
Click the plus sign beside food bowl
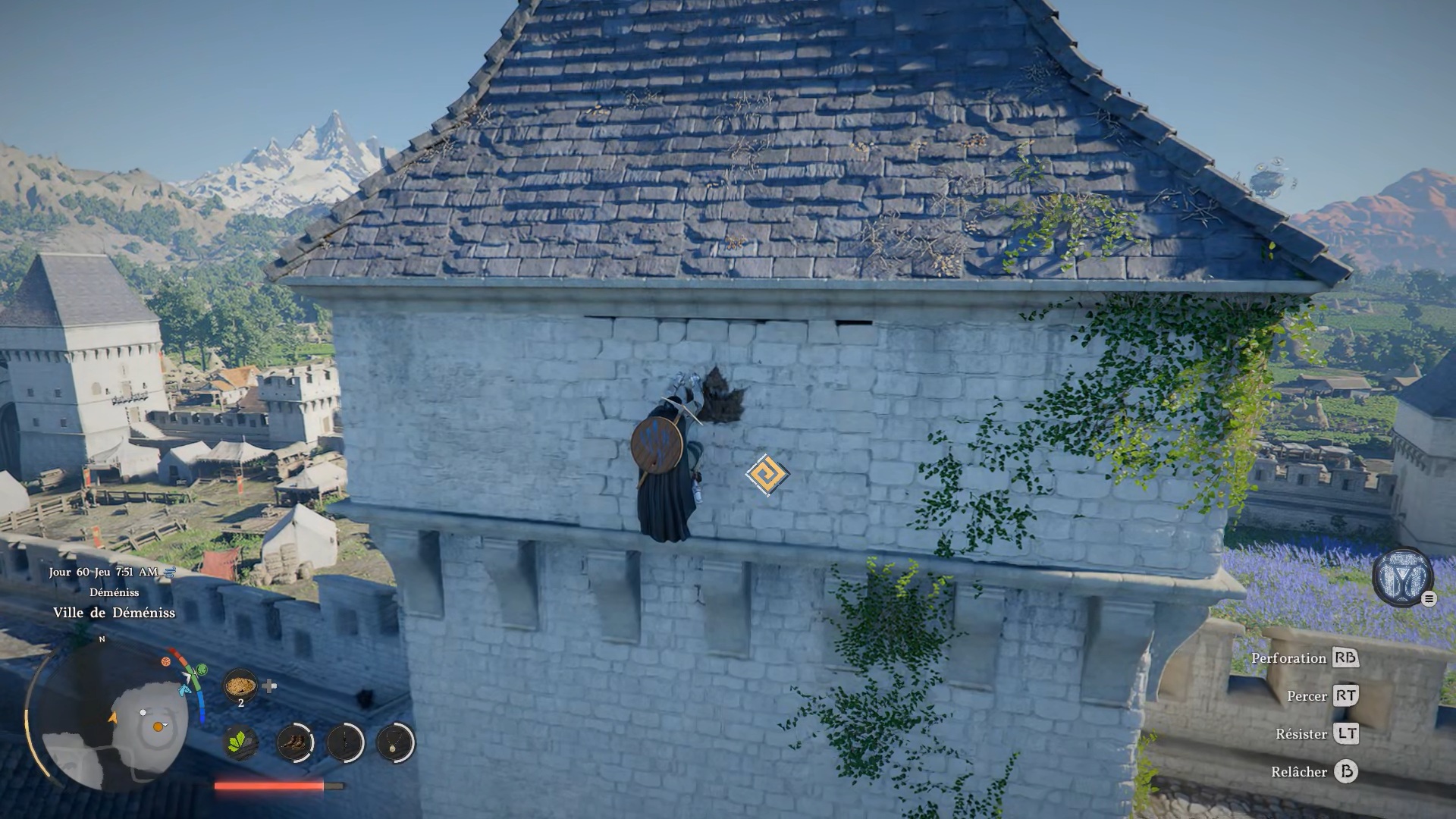269,686
